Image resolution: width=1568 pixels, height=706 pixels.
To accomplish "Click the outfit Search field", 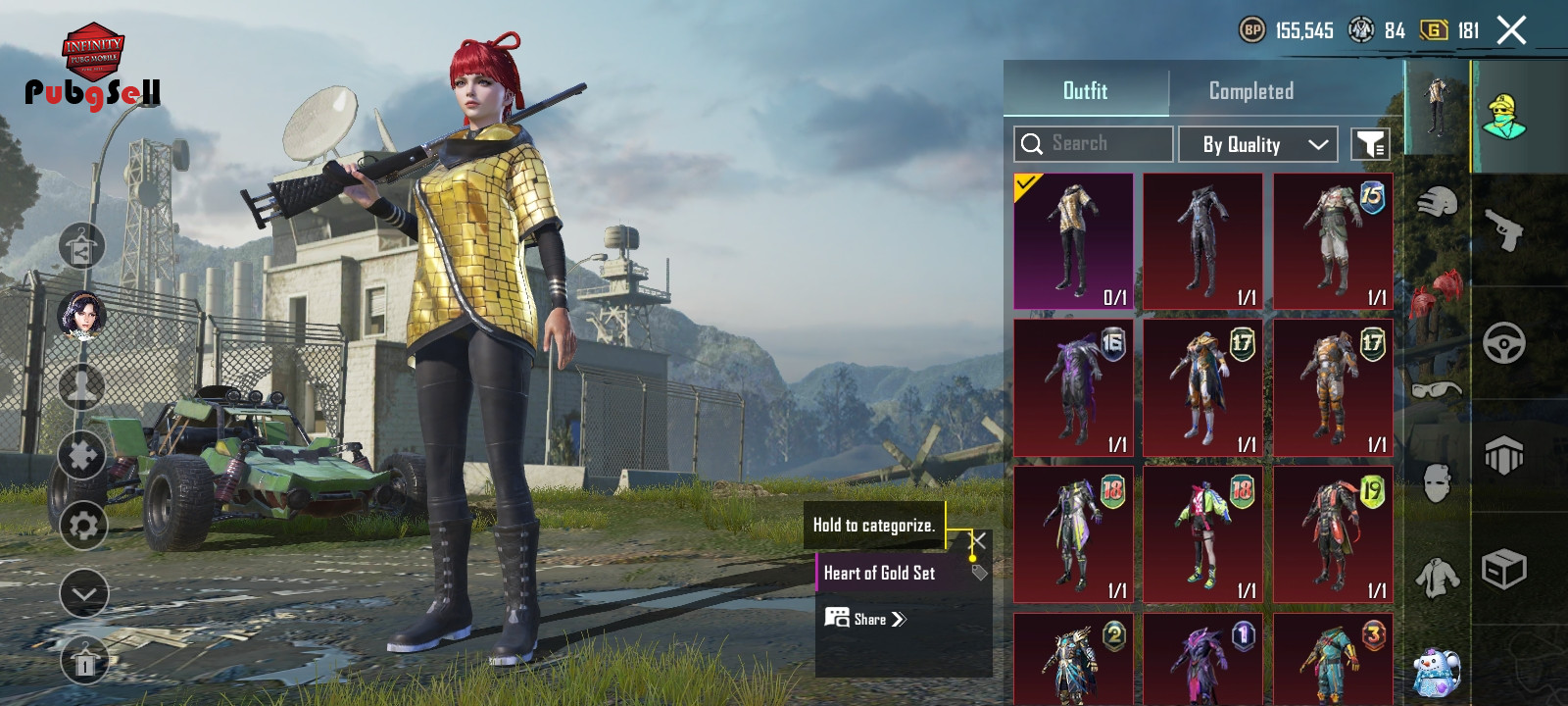I will tap(1094, 144).
